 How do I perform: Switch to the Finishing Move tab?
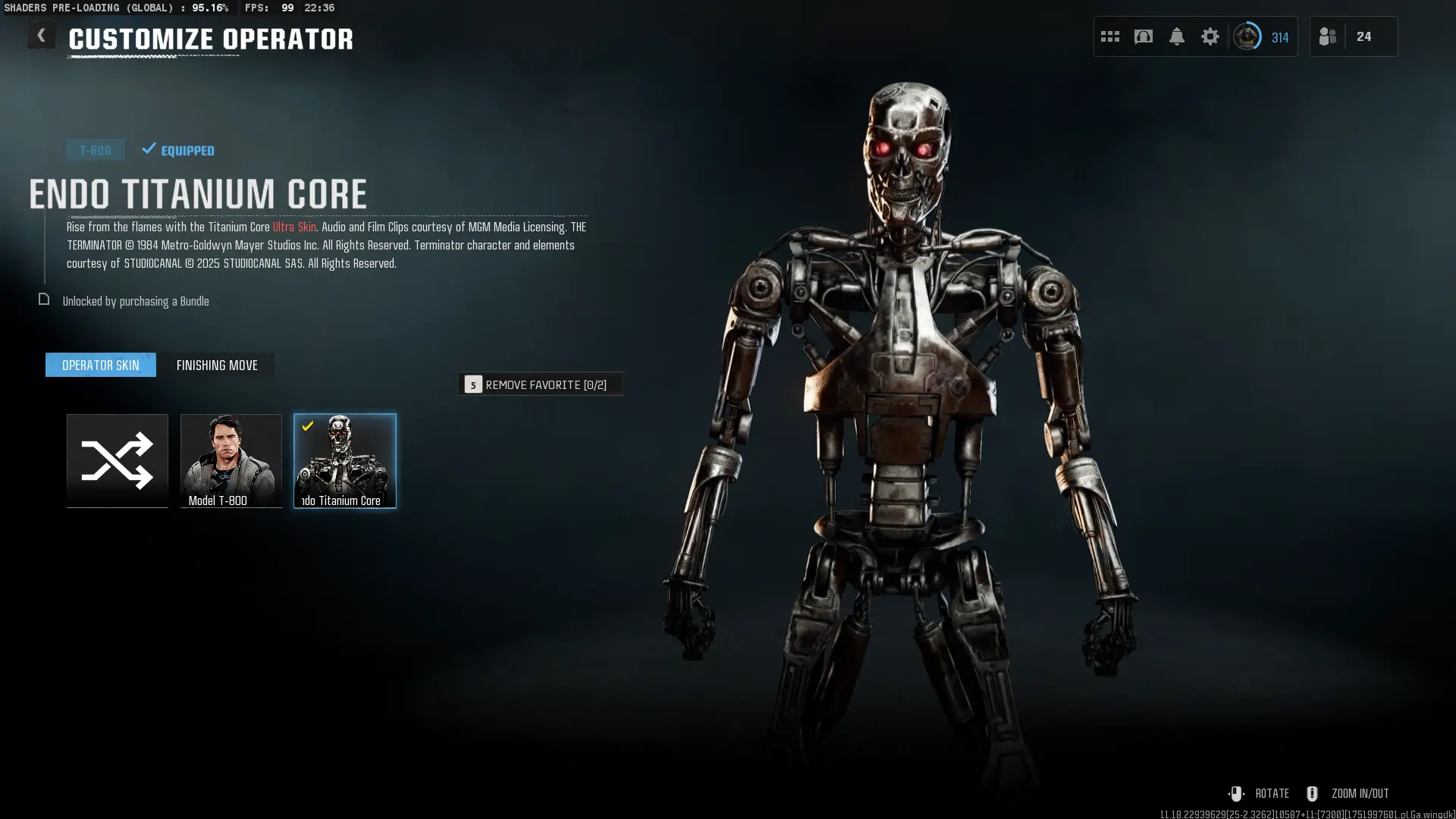pos(217,365)
